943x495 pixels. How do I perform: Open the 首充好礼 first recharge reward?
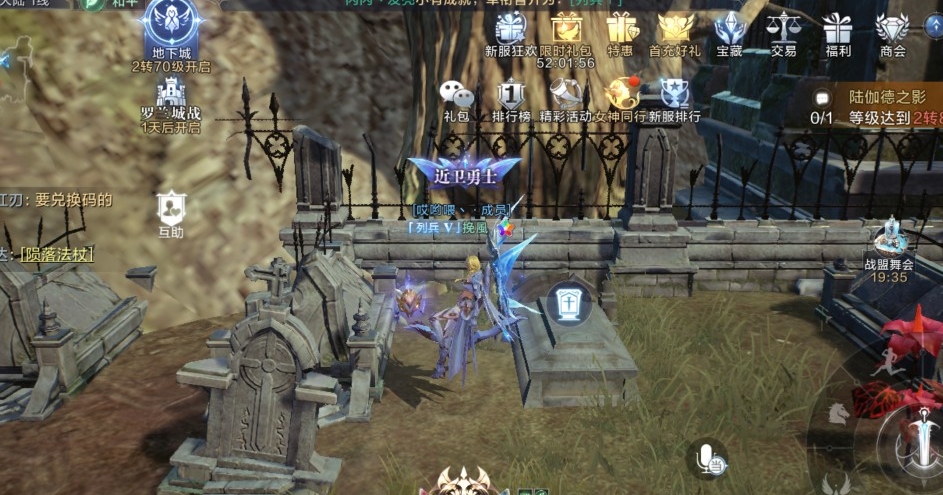675,28
